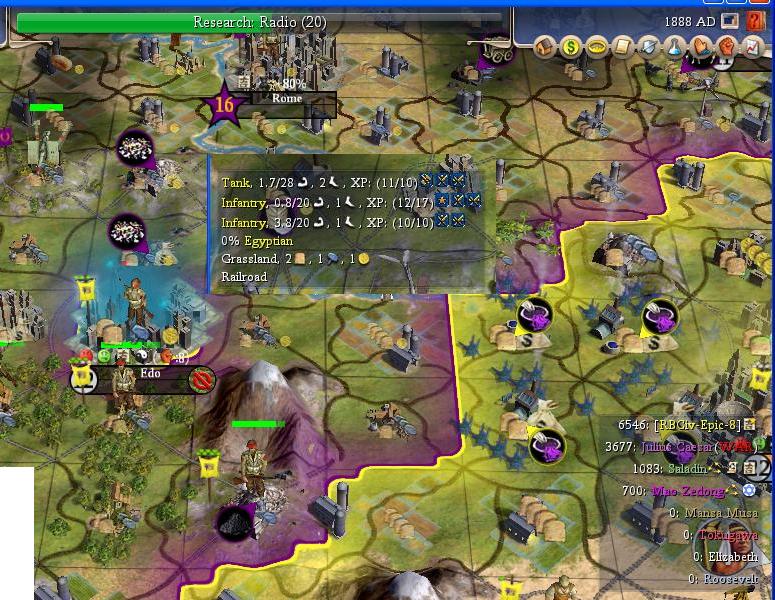
Task: Open the Civics advisor ring icon
Action: [x=597, y=46]
